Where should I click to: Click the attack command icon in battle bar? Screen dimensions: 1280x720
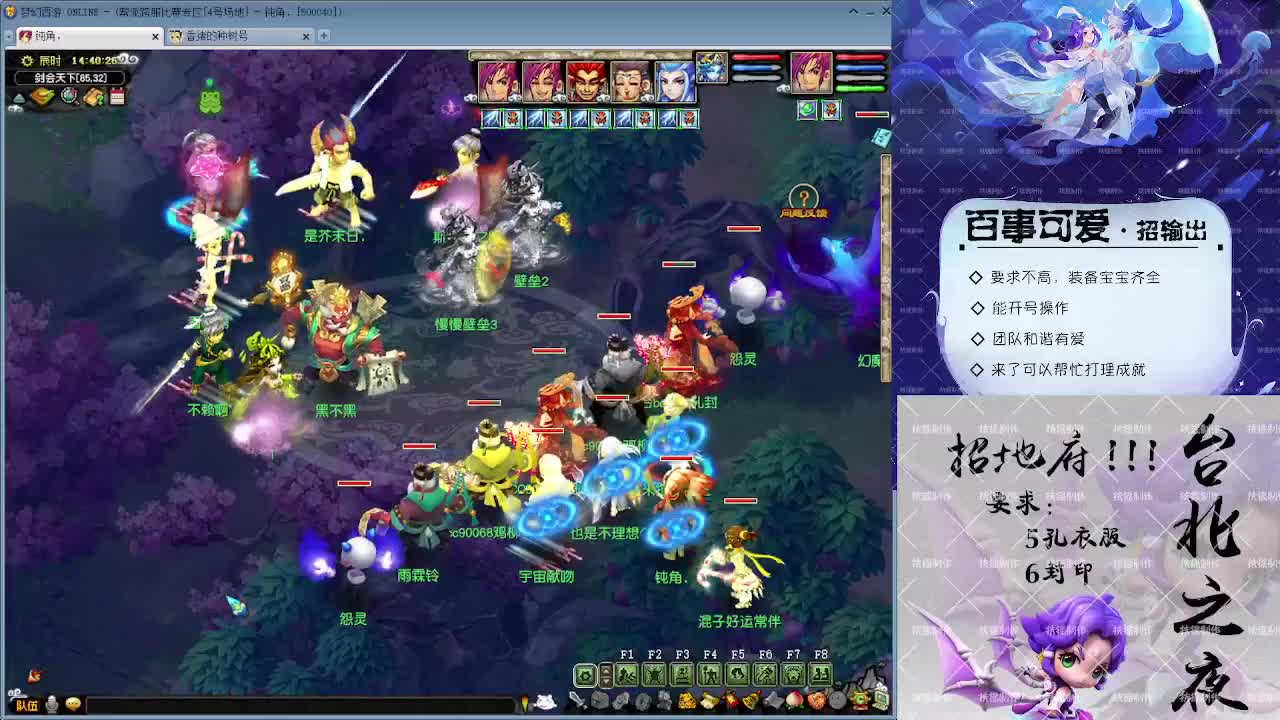(x=628, y=673)
